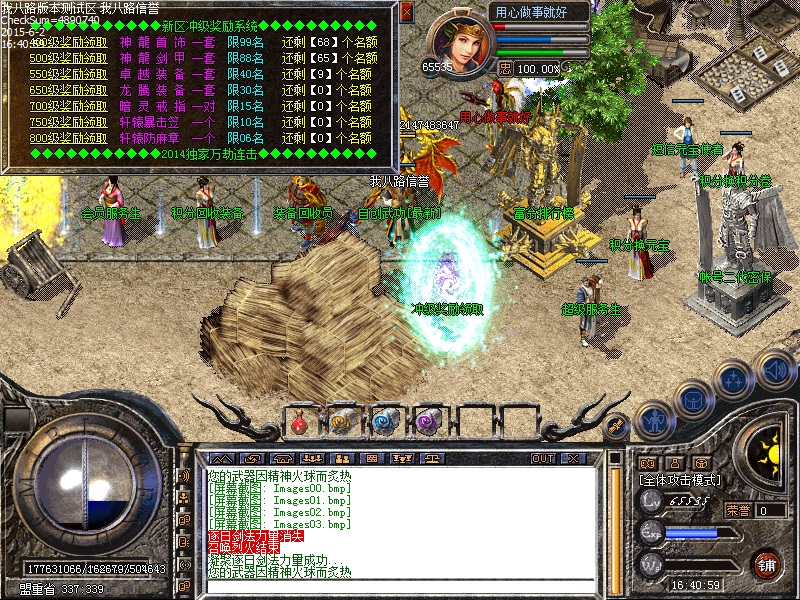This screenshot has width=800, height=600.
Task: Open the character equipment round button
Action: tap(654, 419)
